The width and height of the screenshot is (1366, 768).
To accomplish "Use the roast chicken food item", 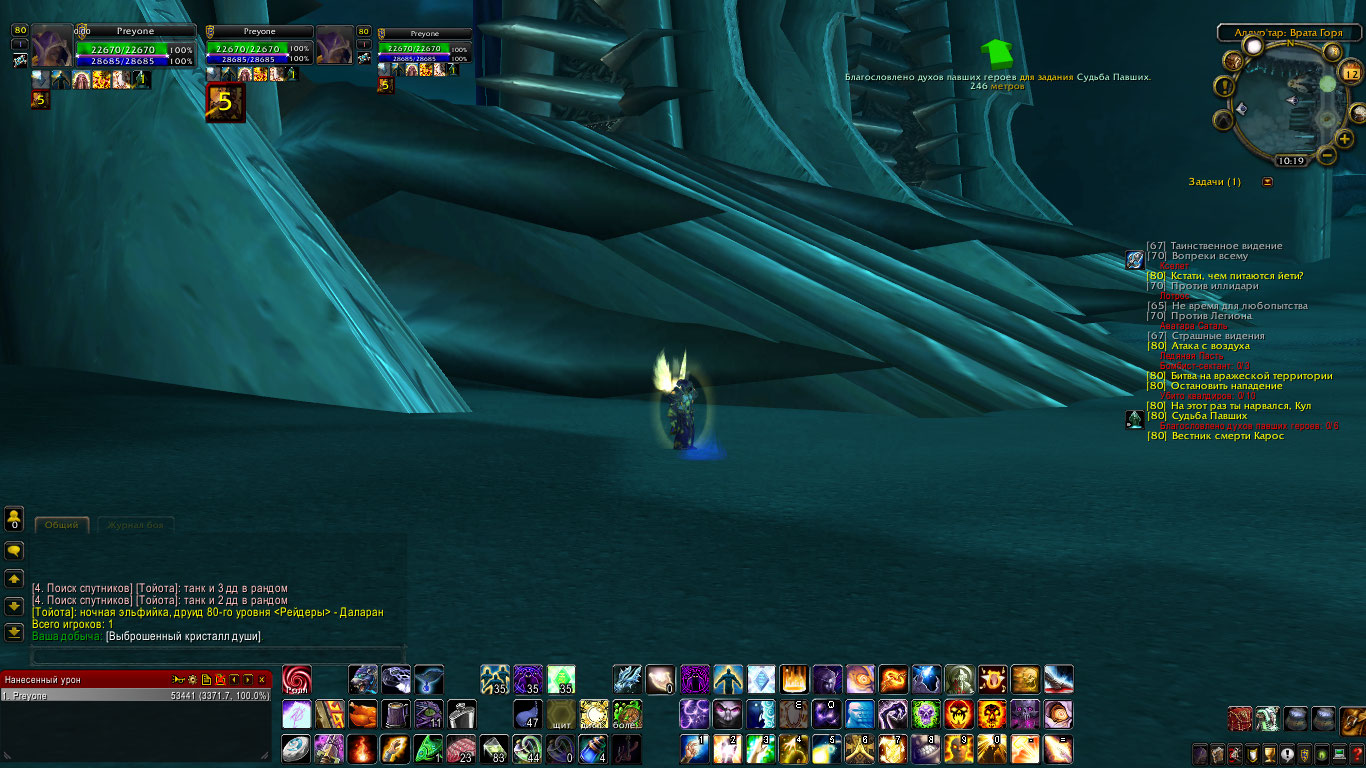I will [362, 714].
